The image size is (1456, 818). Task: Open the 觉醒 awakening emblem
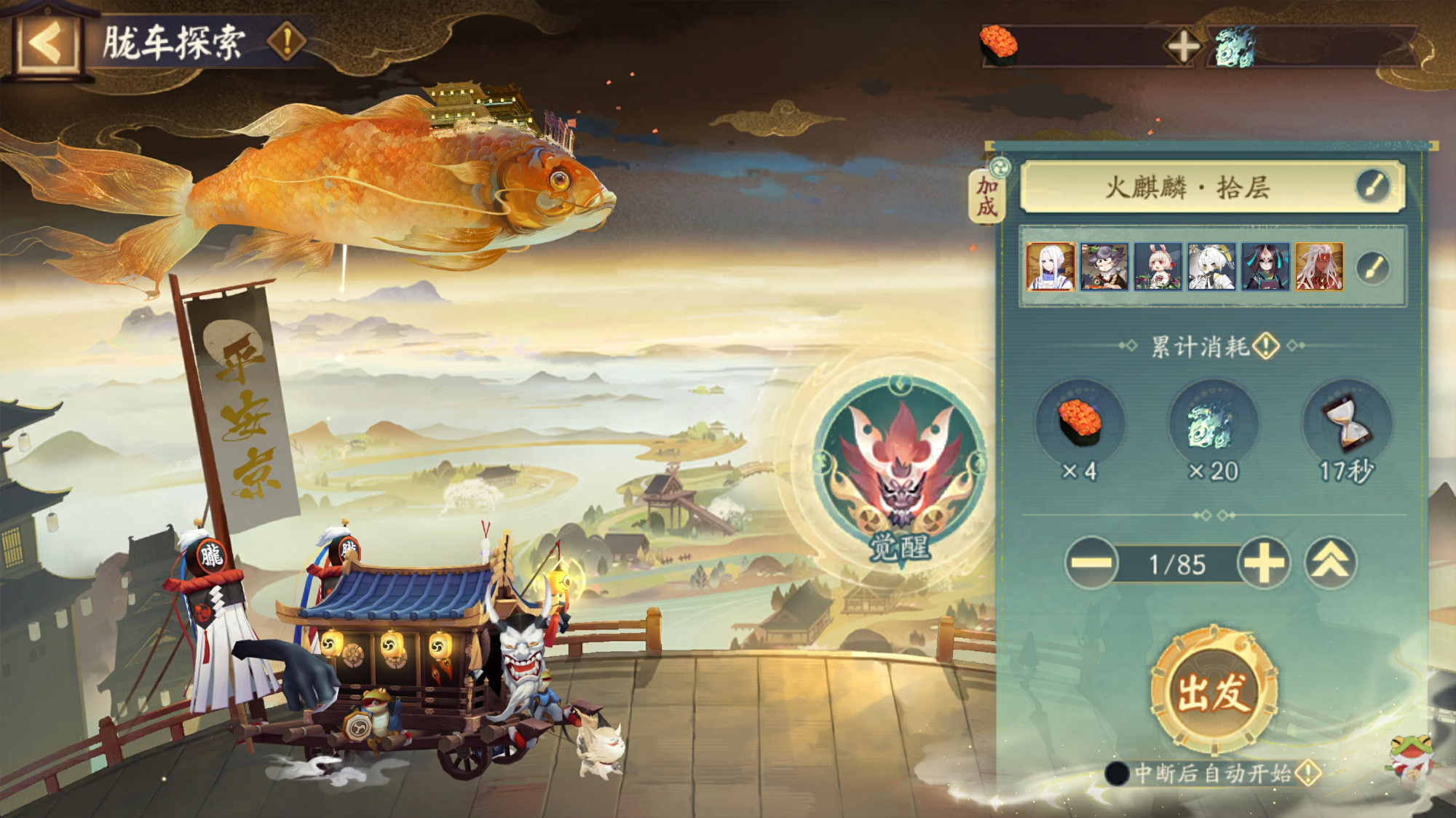[x=900, y=469]
